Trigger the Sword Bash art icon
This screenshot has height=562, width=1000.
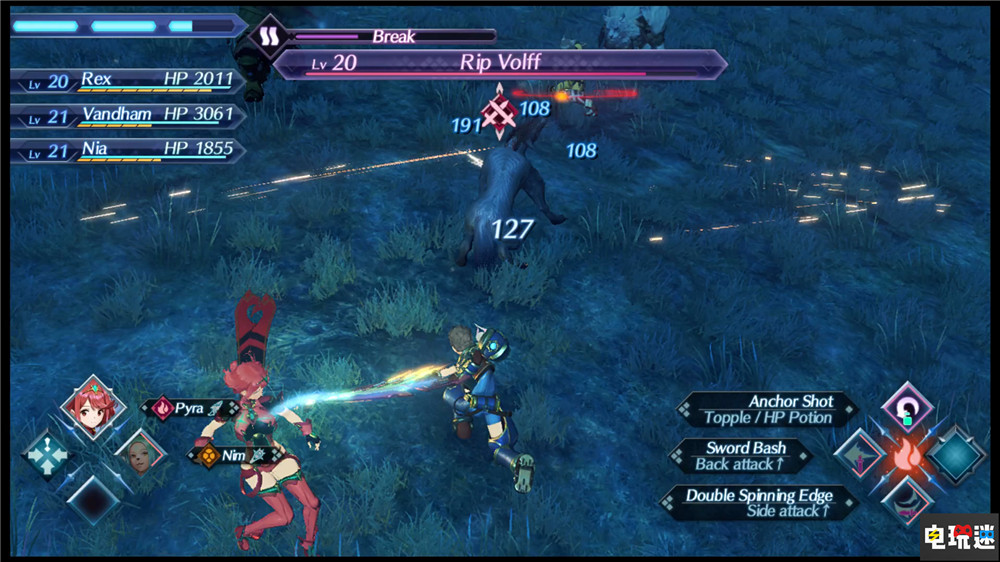(858, 456)
